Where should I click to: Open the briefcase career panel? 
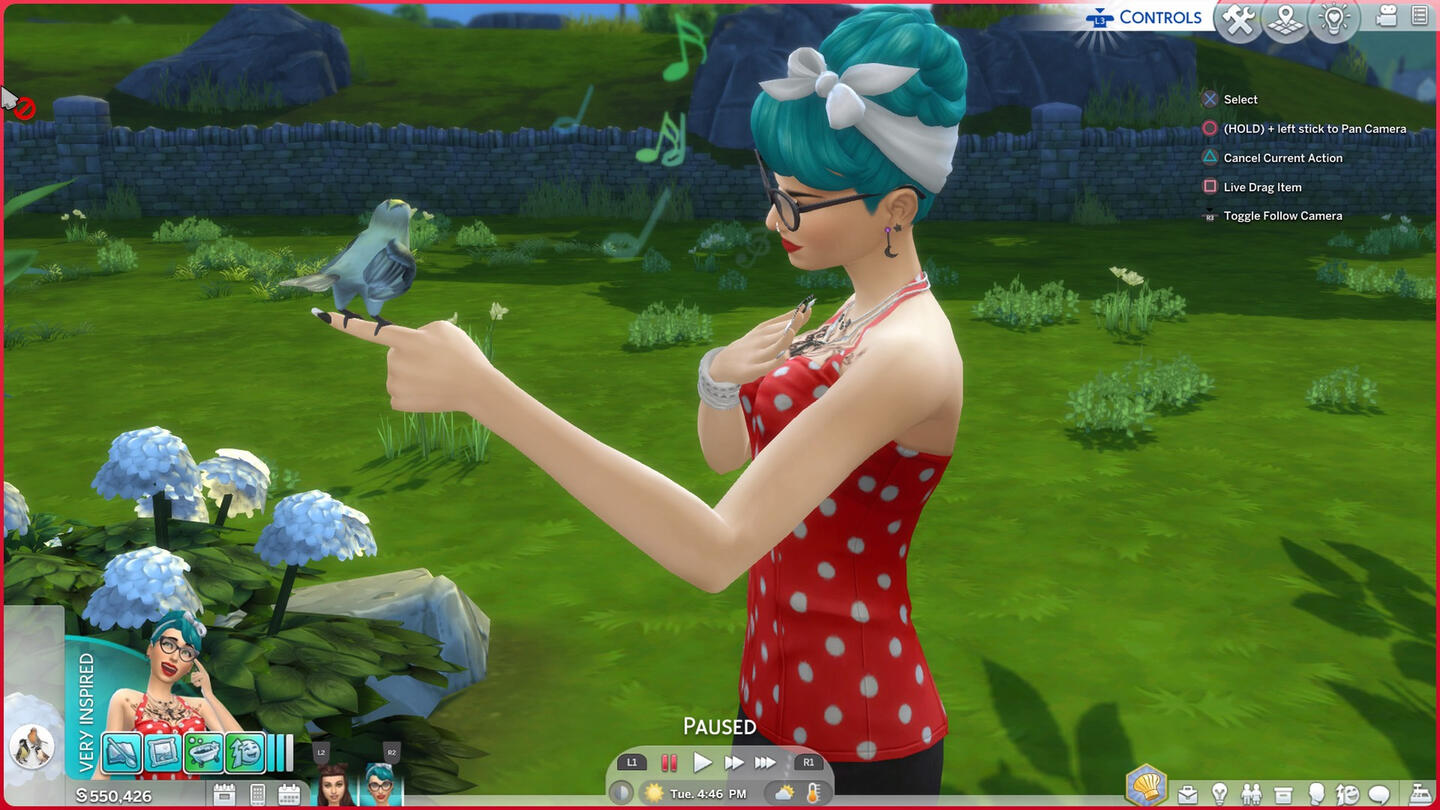click(x=1187, y=795)
